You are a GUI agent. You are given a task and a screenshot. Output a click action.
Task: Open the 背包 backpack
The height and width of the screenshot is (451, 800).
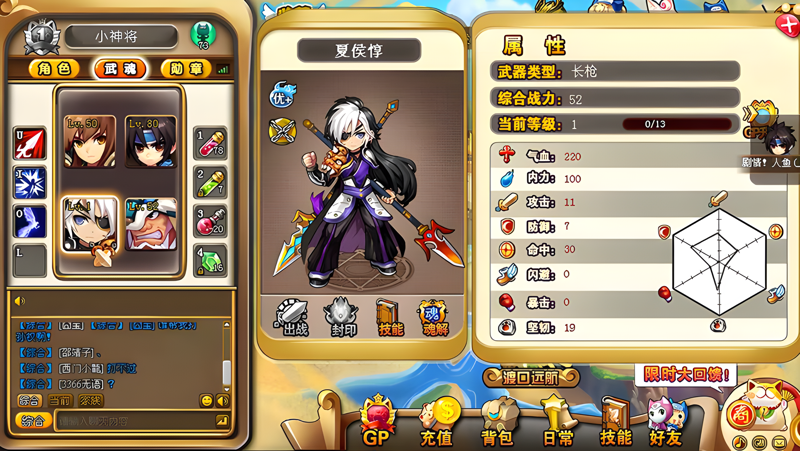point(499,422)
